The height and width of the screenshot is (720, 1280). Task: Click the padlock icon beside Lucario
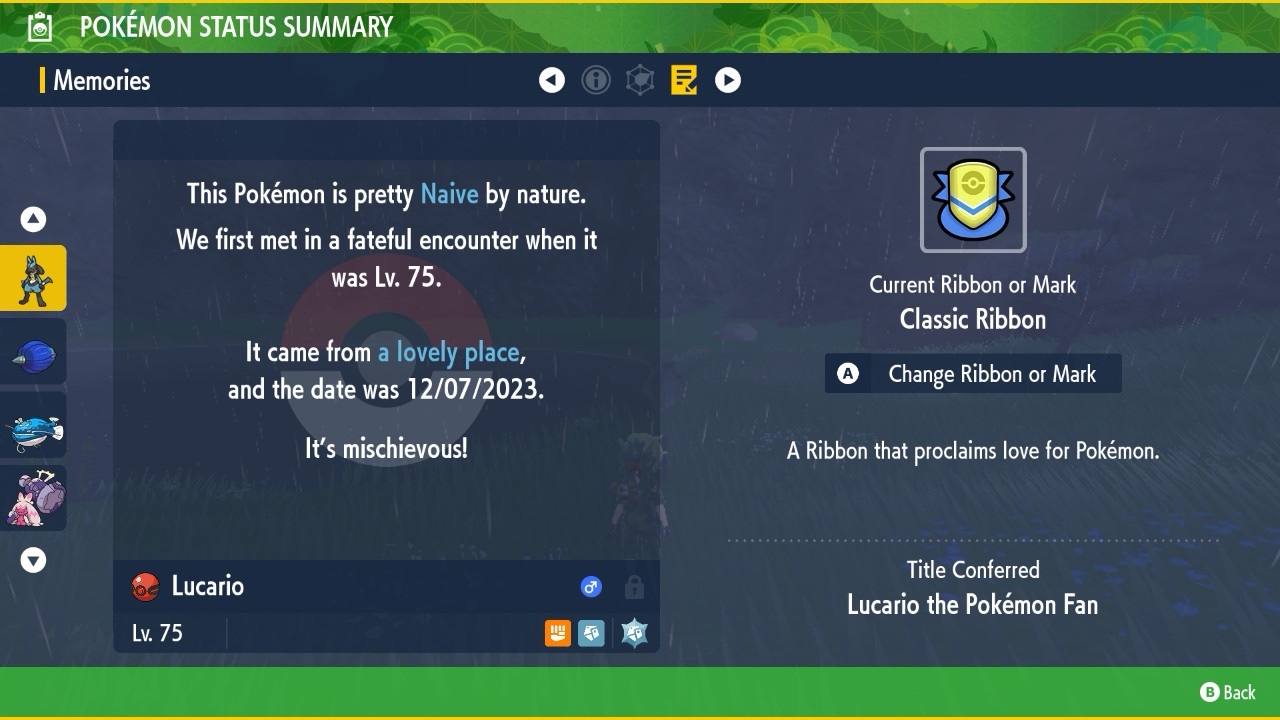click(x=634, y=587)
